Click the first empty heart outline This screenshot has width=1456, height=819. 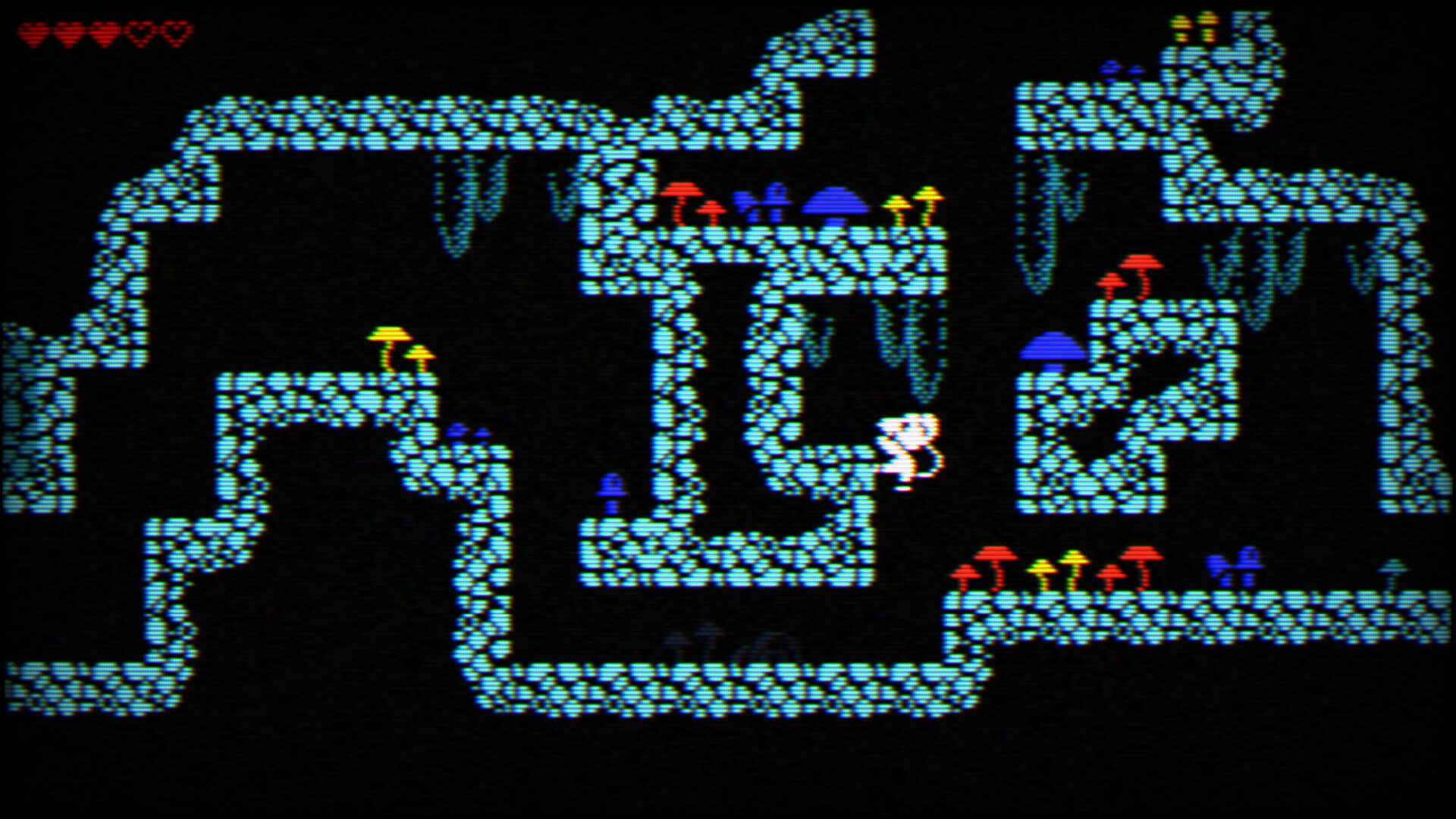[x=140, y=32]
